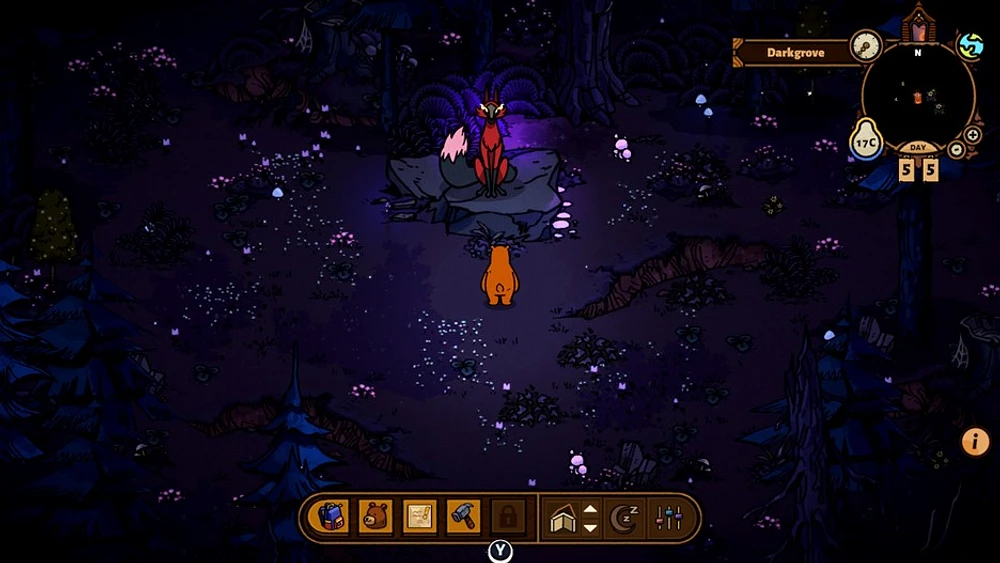The image size is (1000, 563).
Task: Select the bear head icon
Action: coord(376,517)
